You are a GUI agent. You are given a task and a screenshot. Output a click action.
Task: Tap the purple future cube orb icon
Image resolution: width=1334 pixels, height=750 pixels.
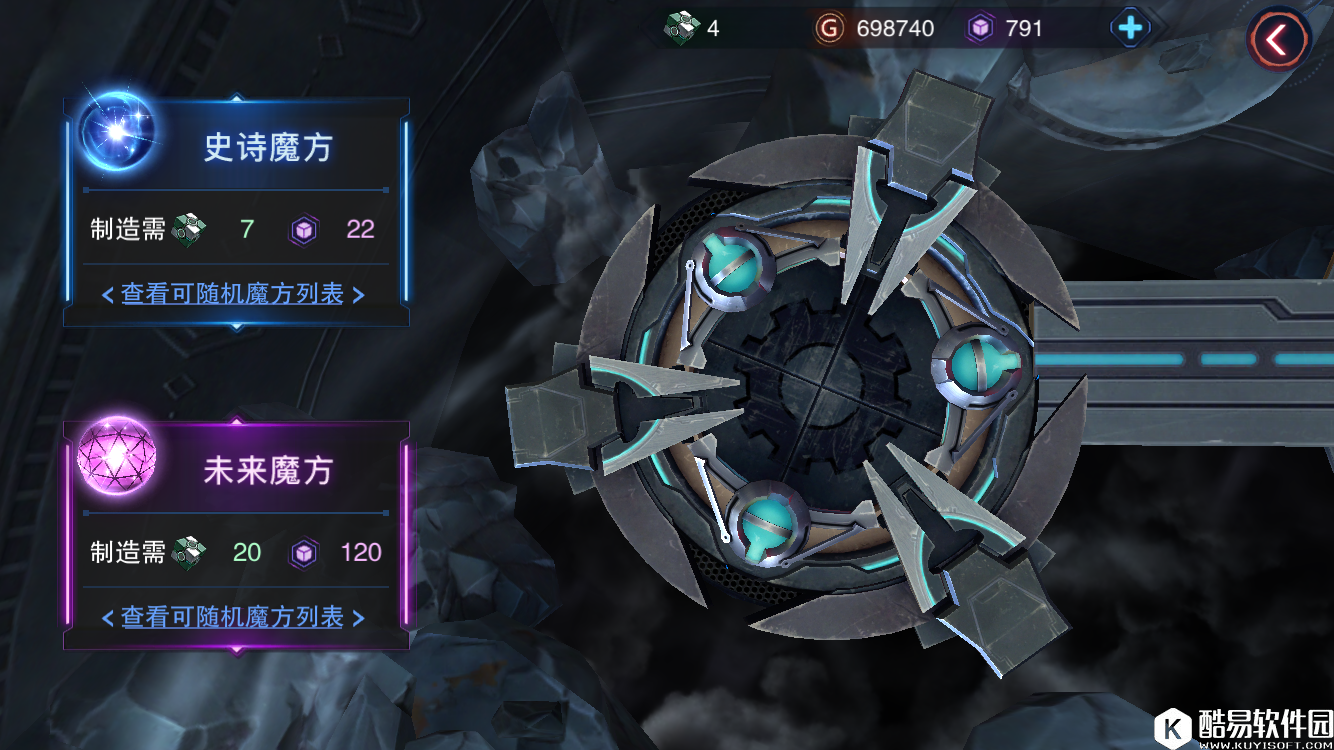click(118, 456)
